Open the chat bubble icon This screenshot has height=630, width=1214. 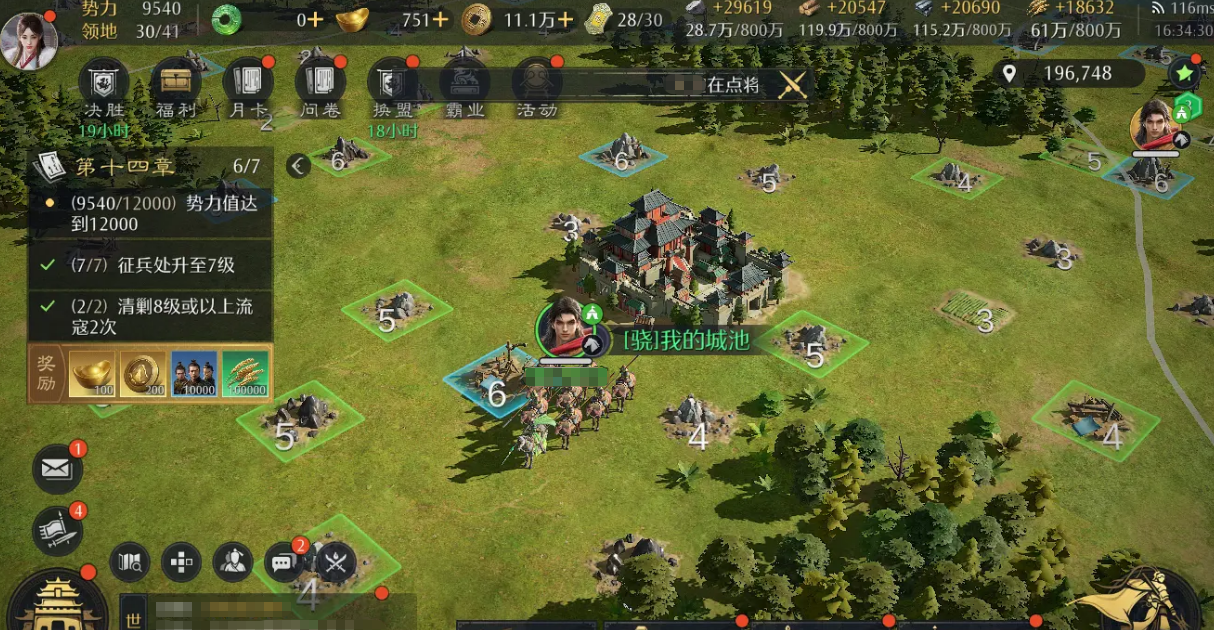click(283, 563)
